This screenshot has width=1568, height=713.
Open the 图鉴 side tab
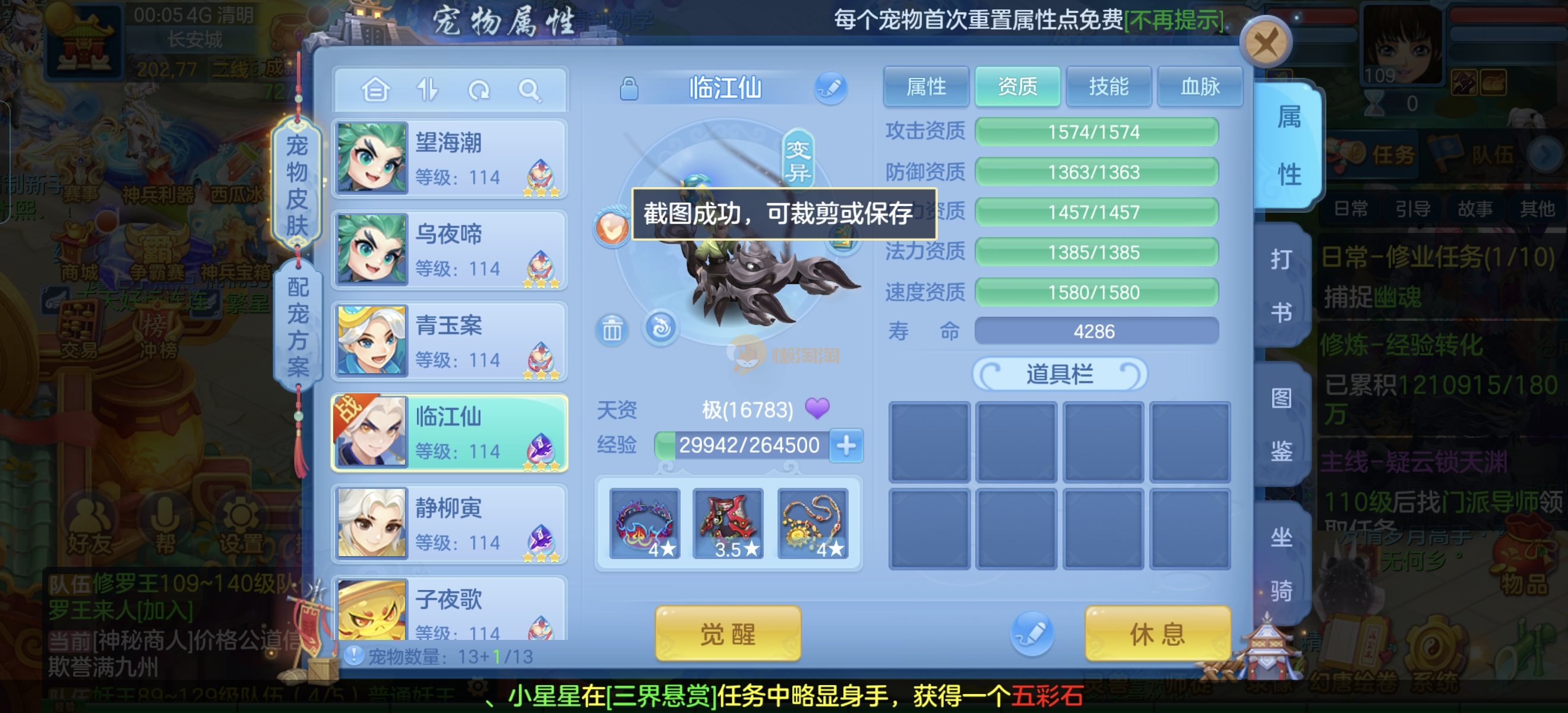(1281, 424)
